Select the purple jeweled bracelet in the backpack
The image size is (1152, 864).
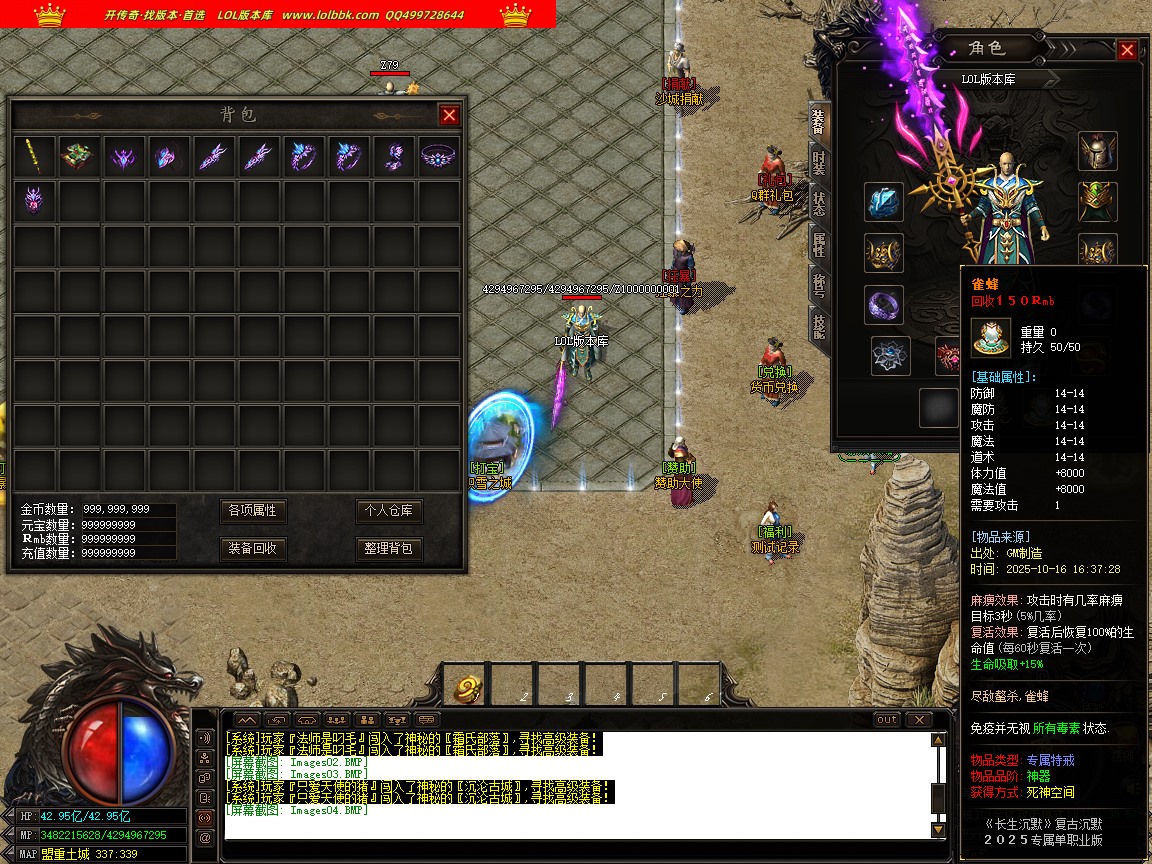tap(437, 156)
